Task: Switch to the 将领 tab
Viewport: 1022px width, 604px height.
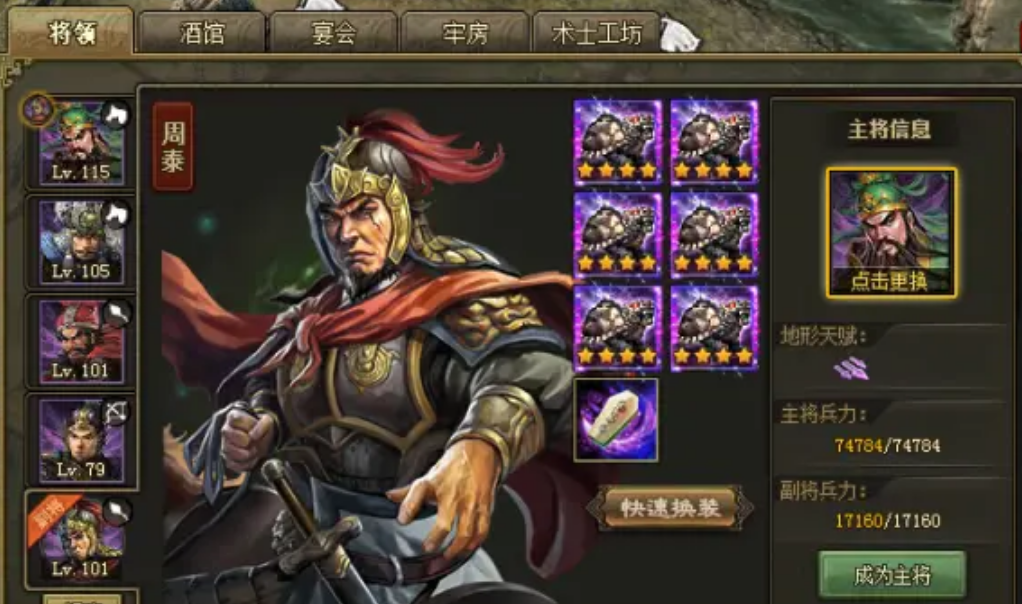Action: pos(70,32)
